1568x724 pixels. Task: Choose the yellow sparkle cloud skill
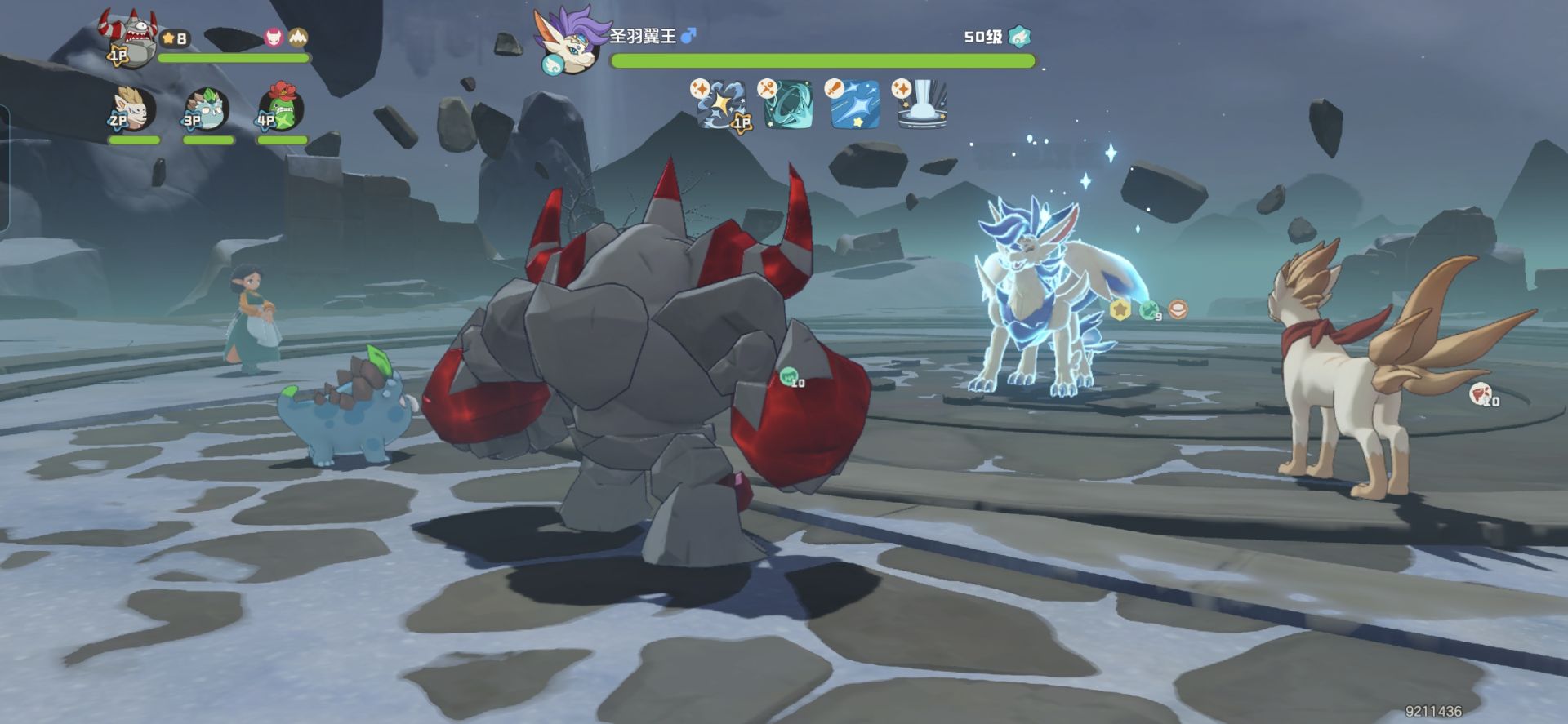(x=723, y=104)
